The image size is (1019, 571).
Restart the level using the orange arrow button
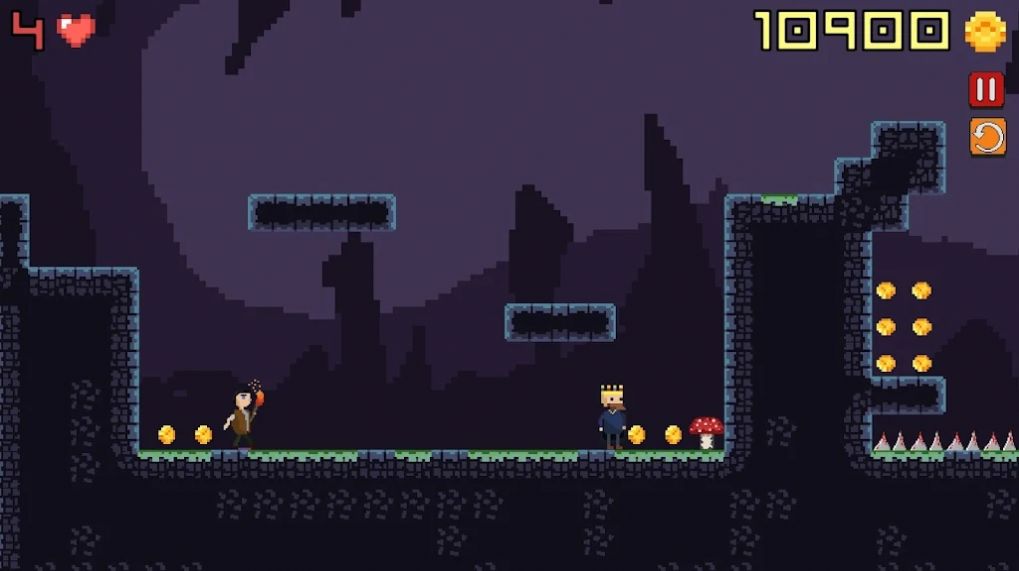(x=986, y=136)
